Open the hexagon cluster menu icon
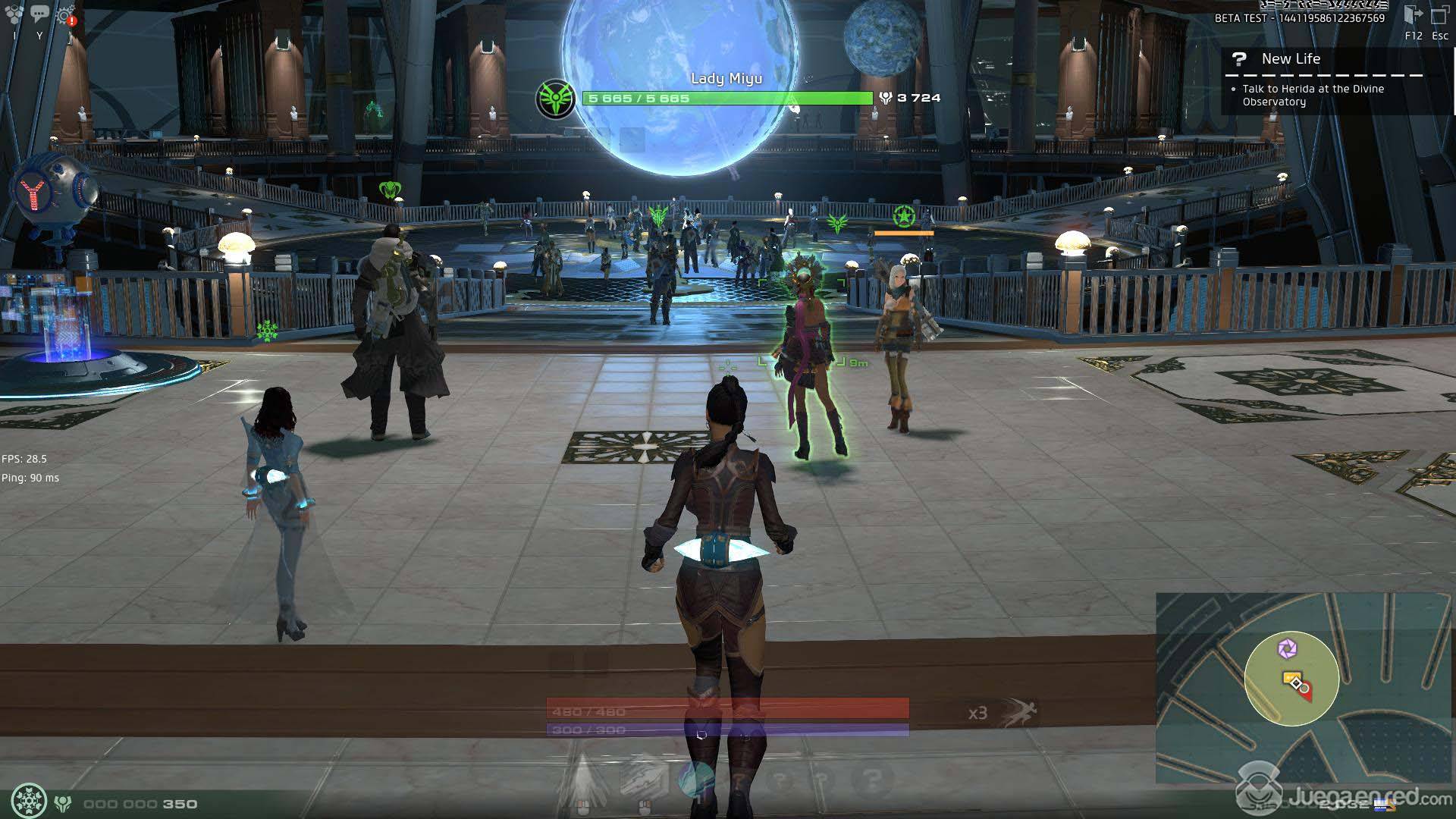 (x=14, y=14)
